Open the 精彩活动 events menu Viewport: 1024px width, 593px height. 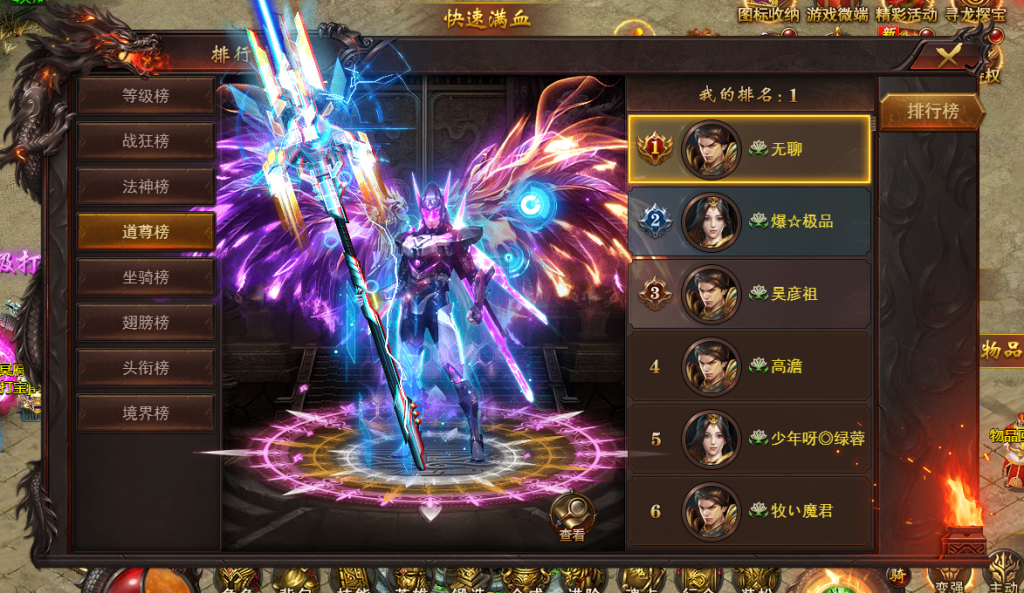click(x=906, y=14)
